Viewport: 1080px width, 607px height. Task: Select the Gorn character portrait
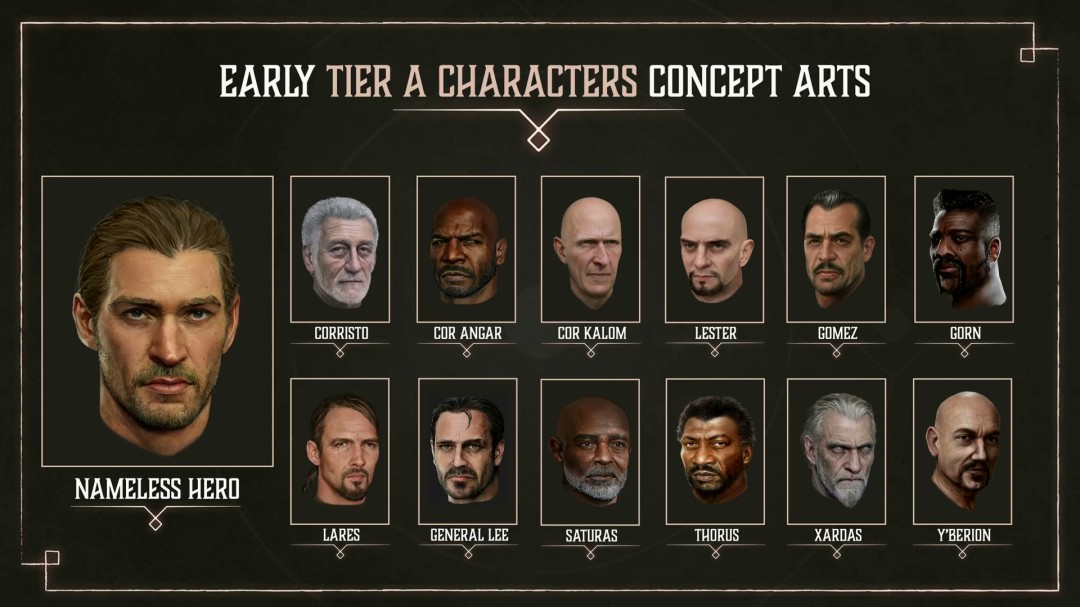pyautogui.click(x=964, y=249)
